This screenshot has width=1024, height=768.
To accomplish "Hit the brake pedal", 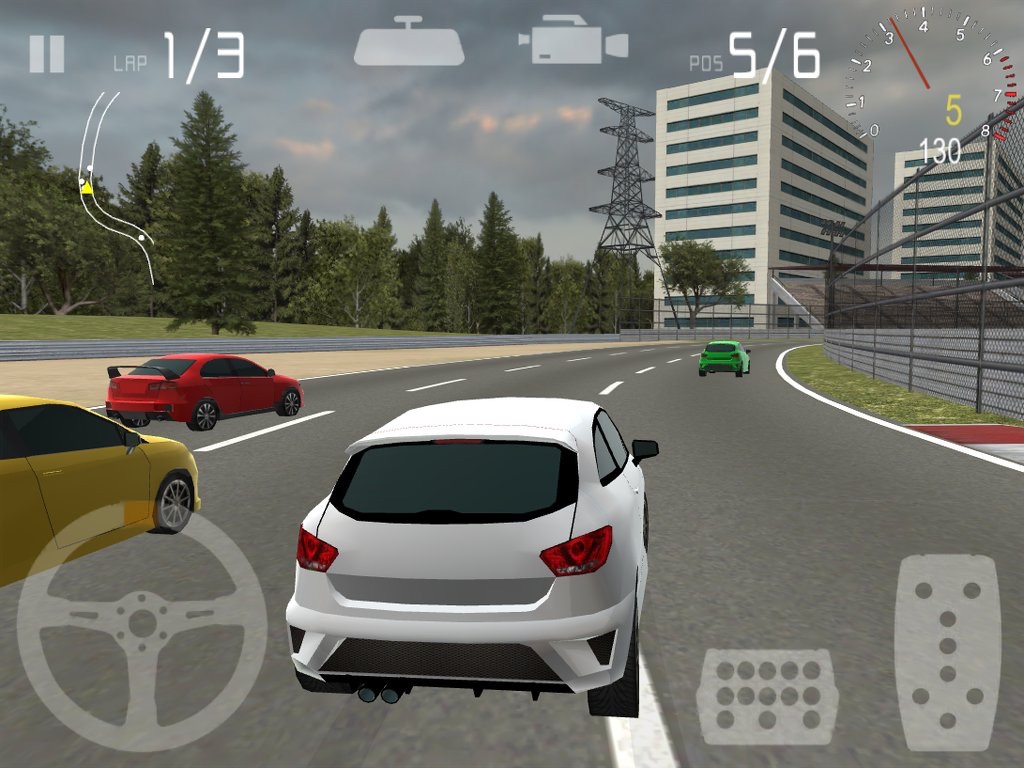I will point(767,696).
